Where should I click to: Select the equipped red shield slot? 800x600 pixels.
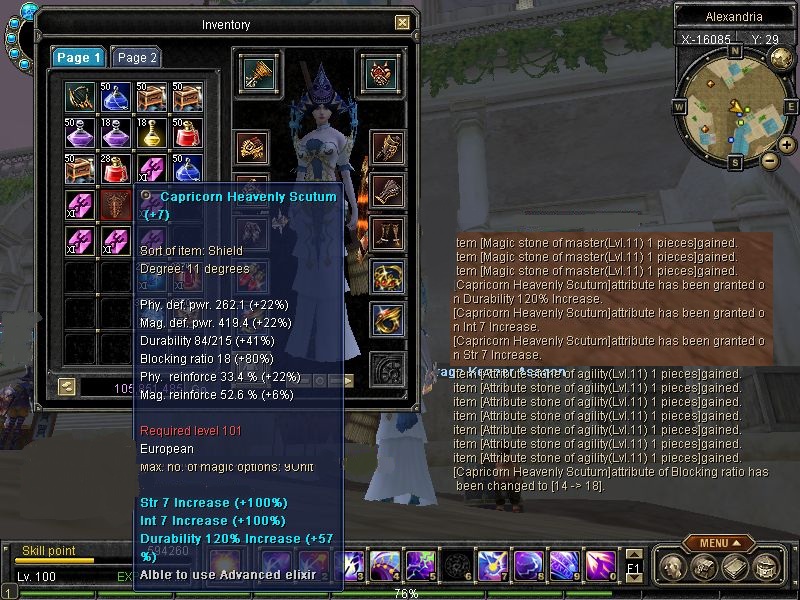pyautogui.click(x=376, y=71)
